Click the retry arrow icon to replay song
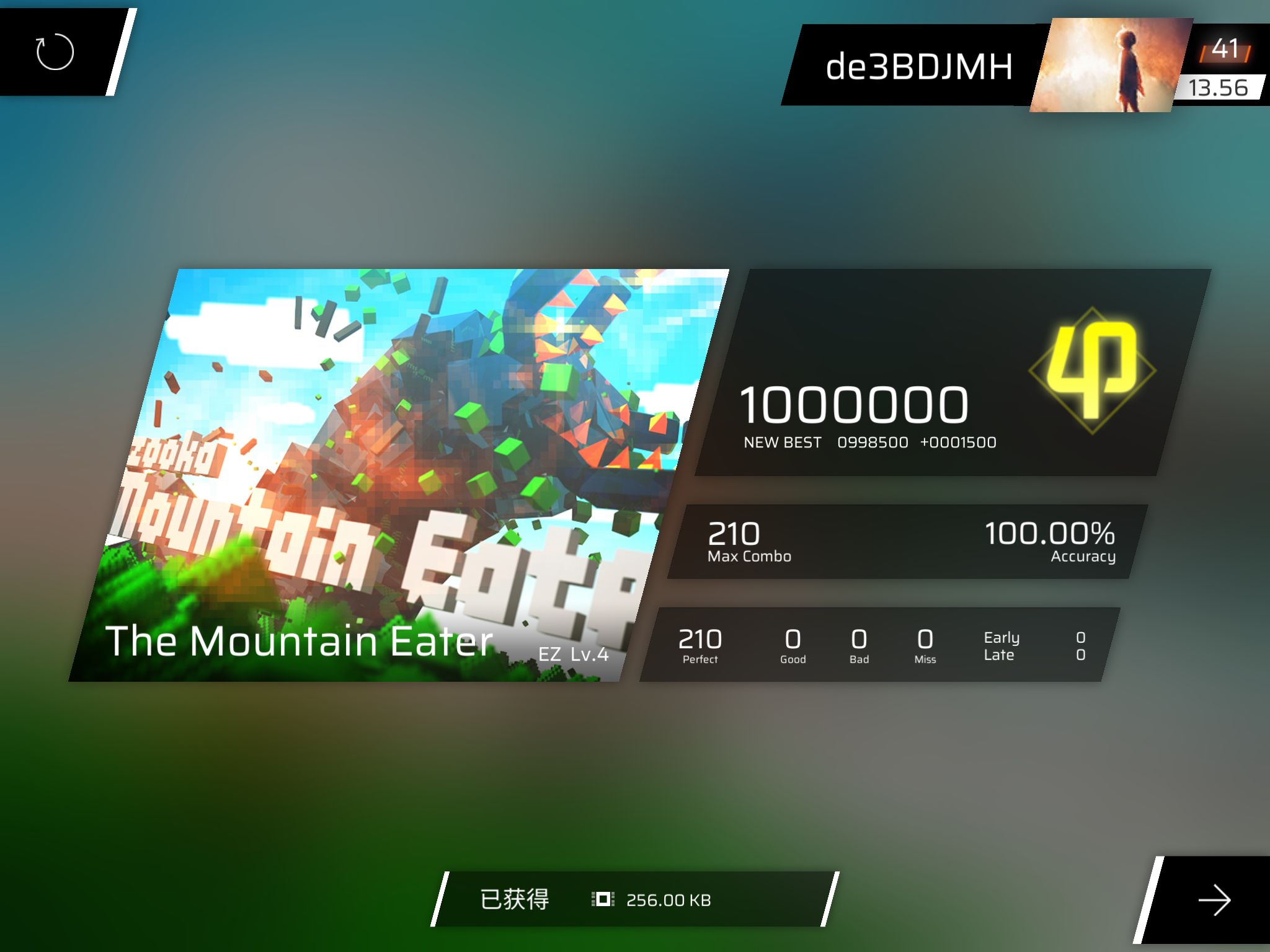 (x=53, y=53)
